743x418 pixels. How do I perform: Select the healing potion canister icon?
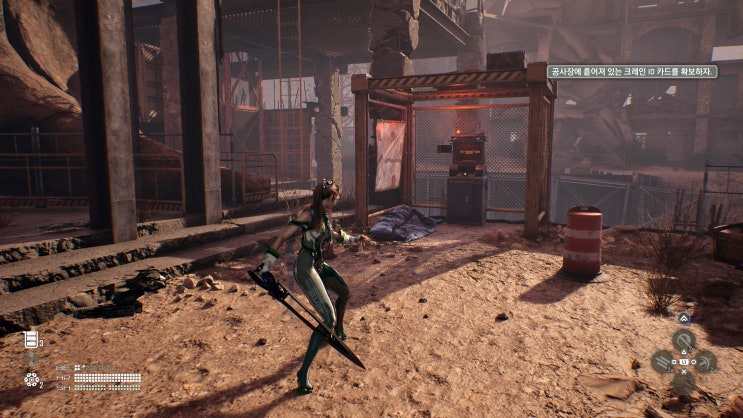(x=32, y=339)
